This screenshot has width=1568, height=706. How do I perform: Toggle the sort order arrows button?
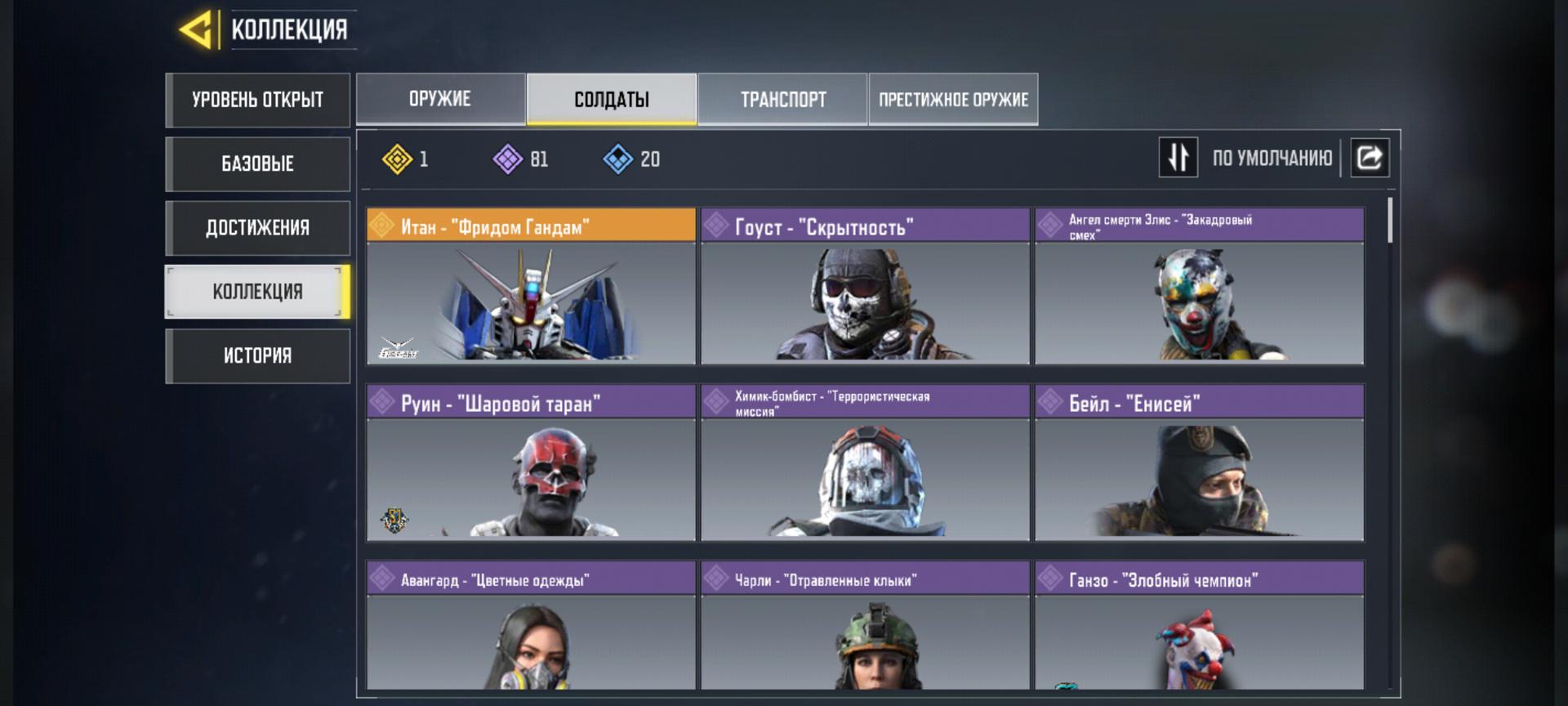coord(1178,157)
